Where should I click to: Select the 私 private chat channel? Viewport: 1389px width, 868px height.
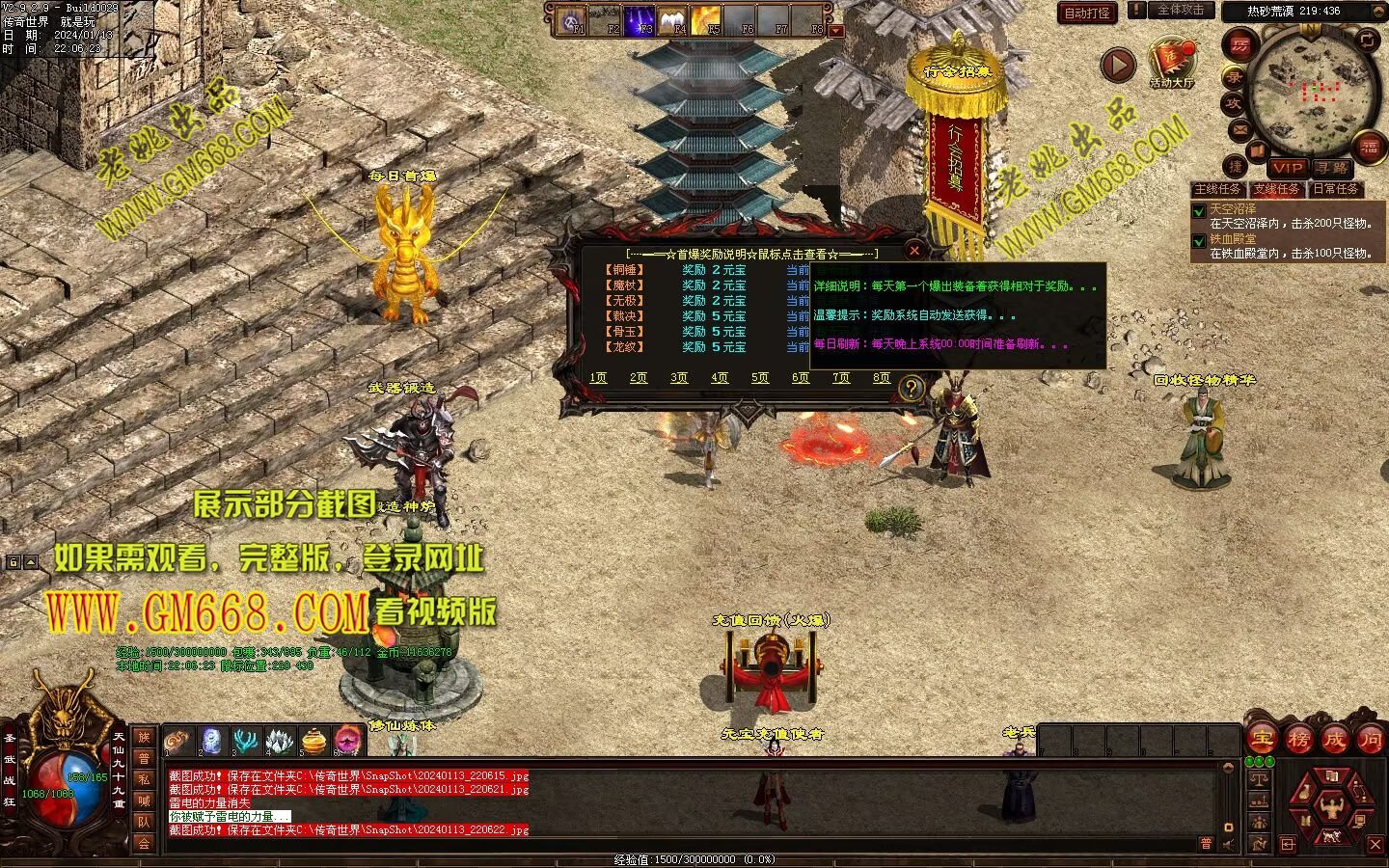tap(144, 779)
